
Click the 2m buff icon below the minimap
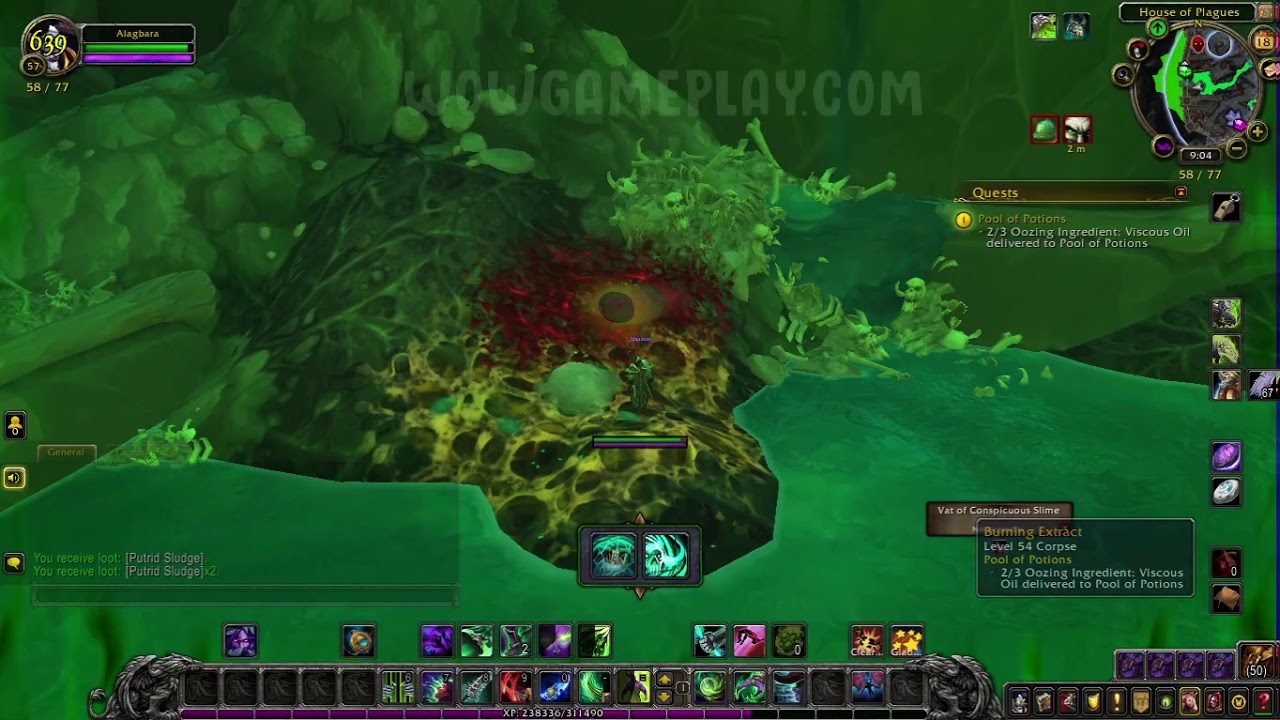click(x=1078, y=130)
